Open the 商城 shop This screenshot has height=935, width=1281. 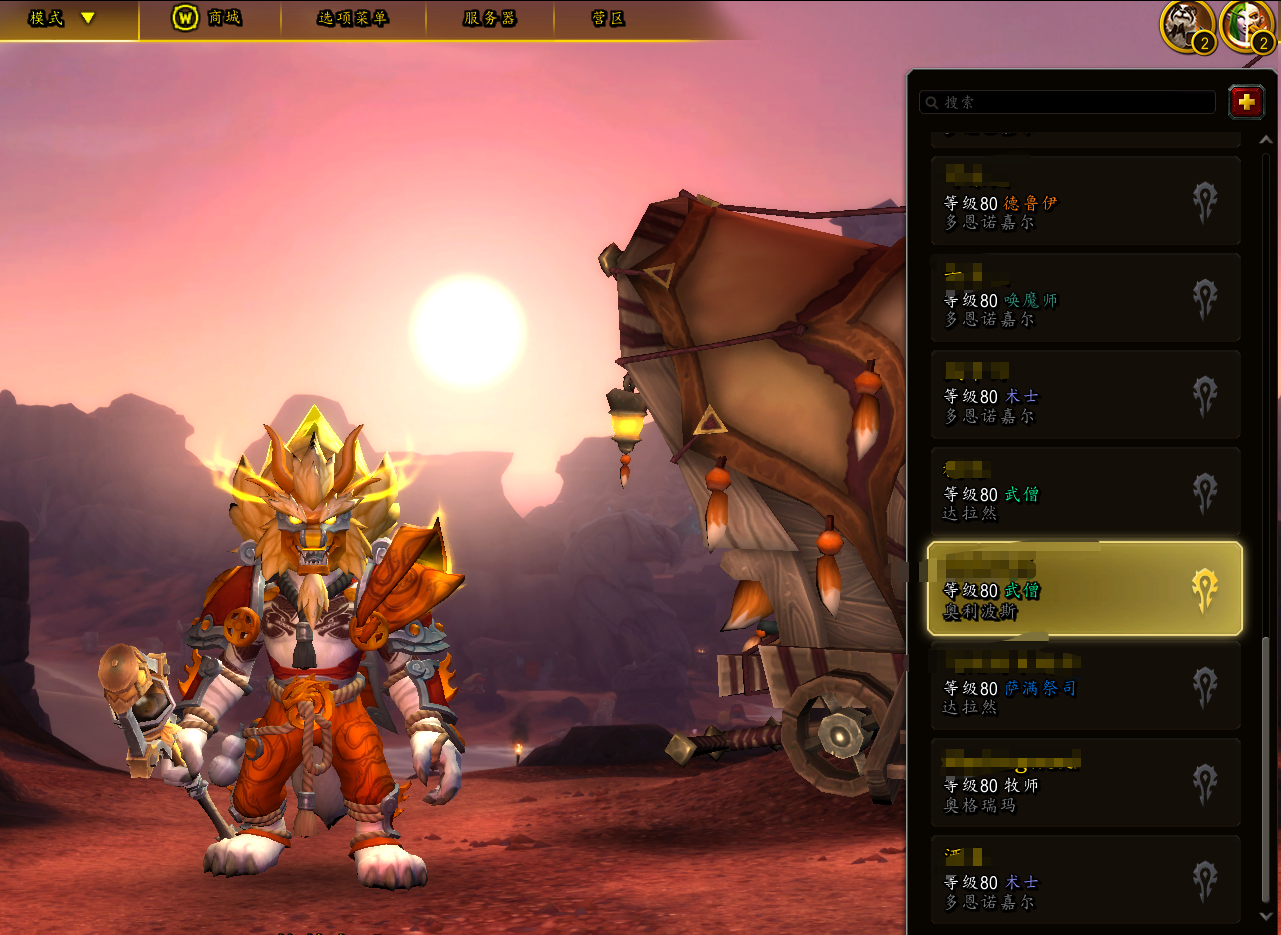[207, 19]
